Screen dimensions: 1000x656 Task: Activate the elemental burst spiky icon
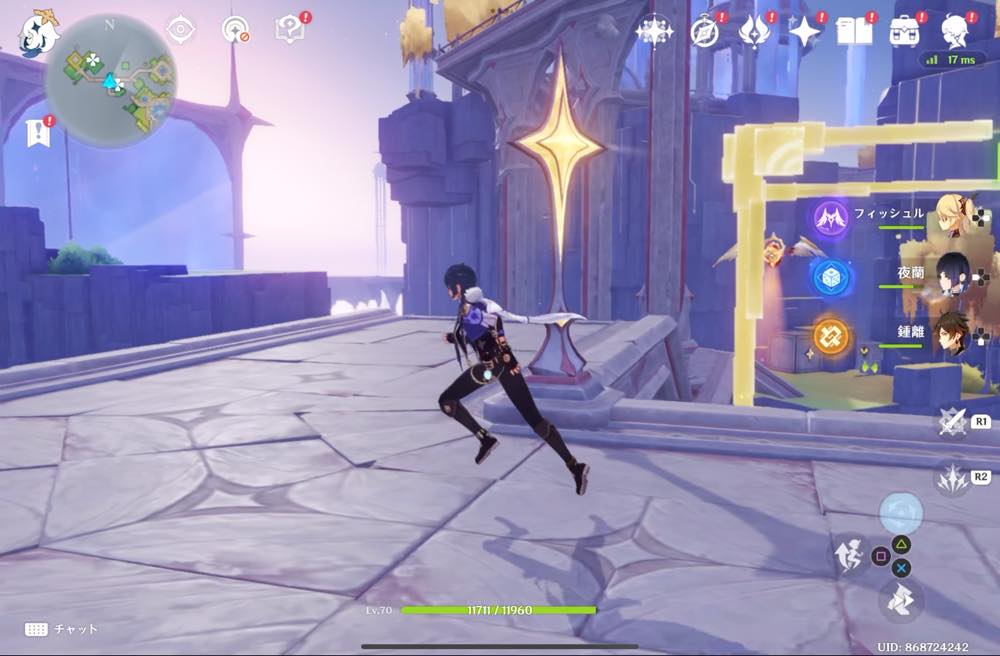coord(951,478)
